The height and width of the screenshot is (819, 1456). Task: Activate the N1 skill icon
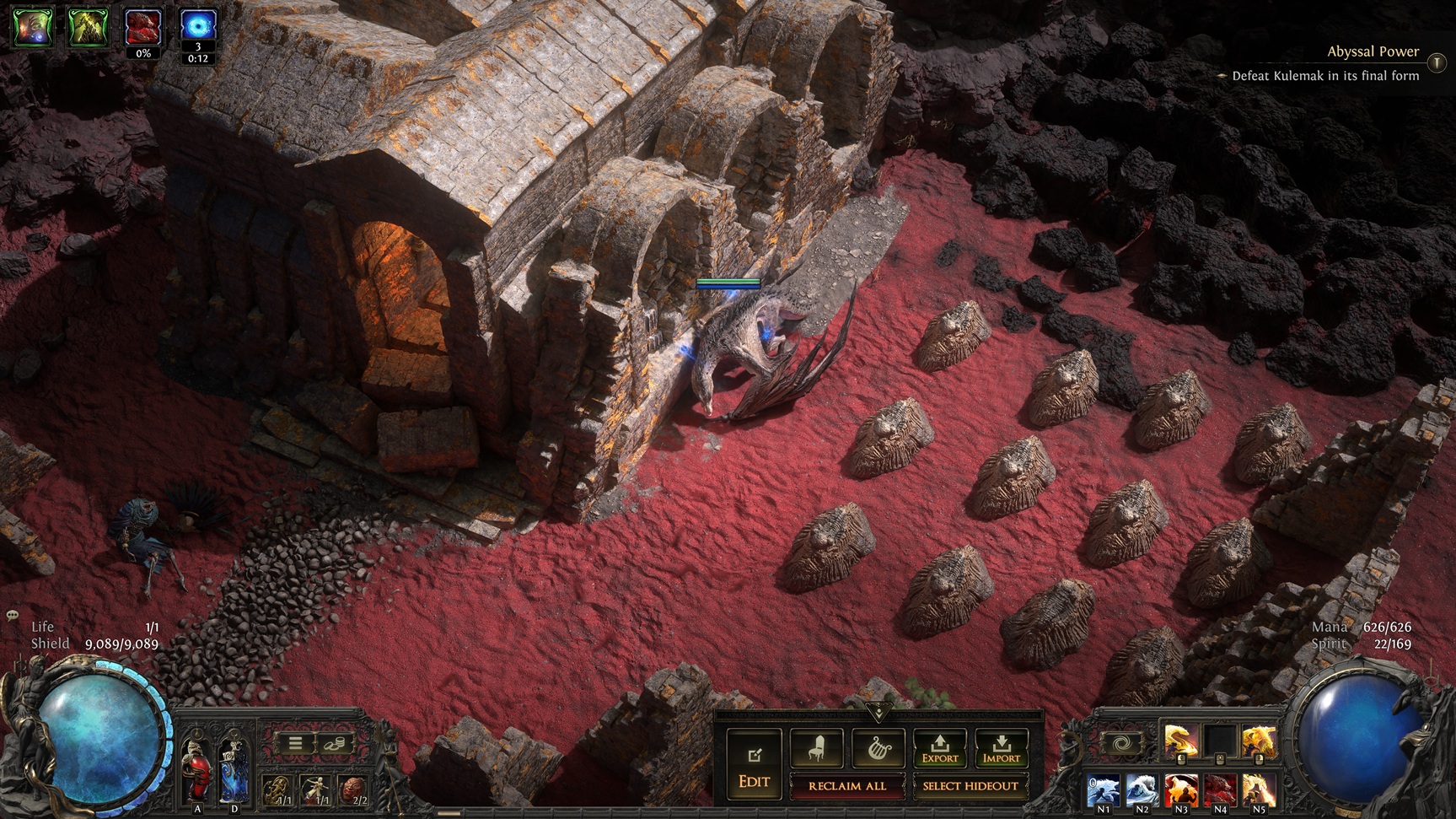point(1104,791)
